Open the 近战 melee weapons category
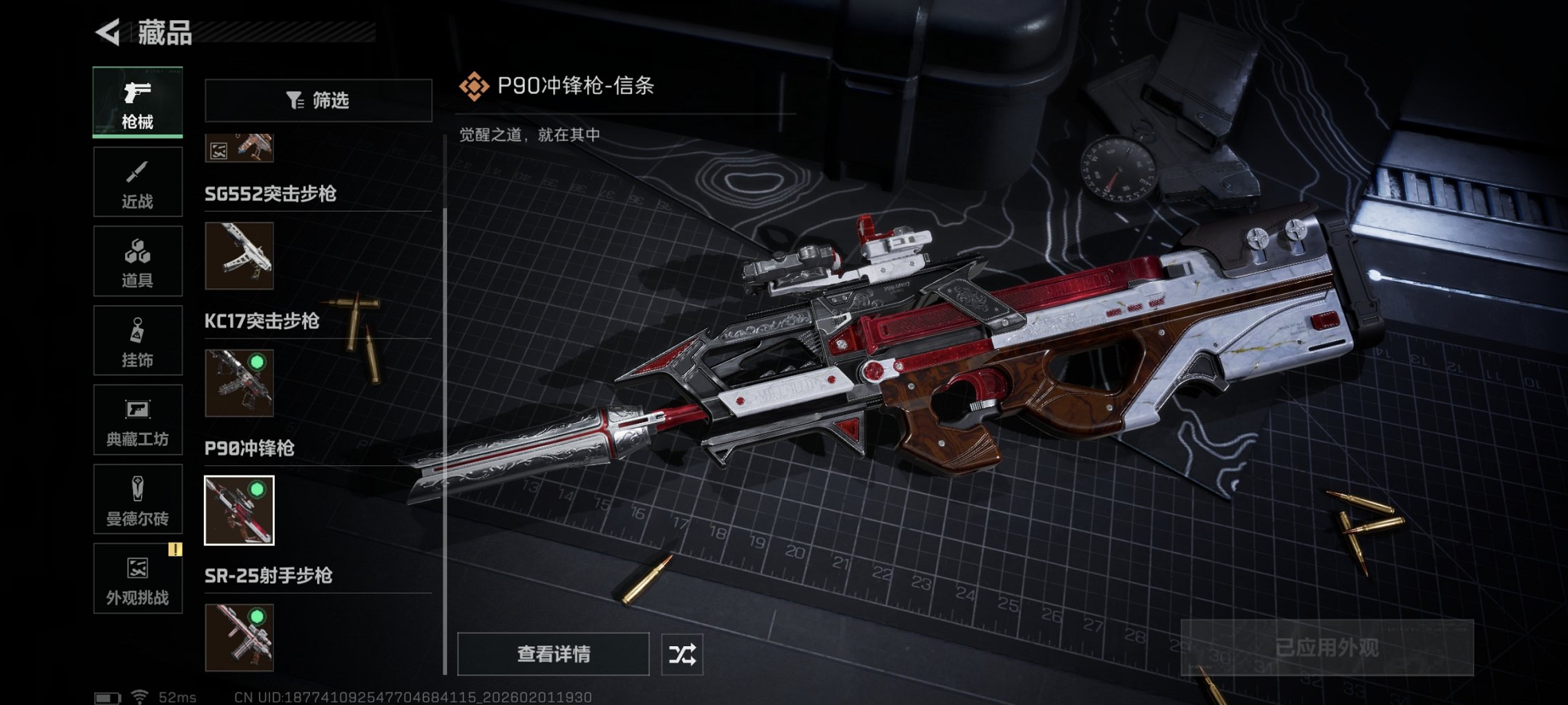 tap(137, 181)
